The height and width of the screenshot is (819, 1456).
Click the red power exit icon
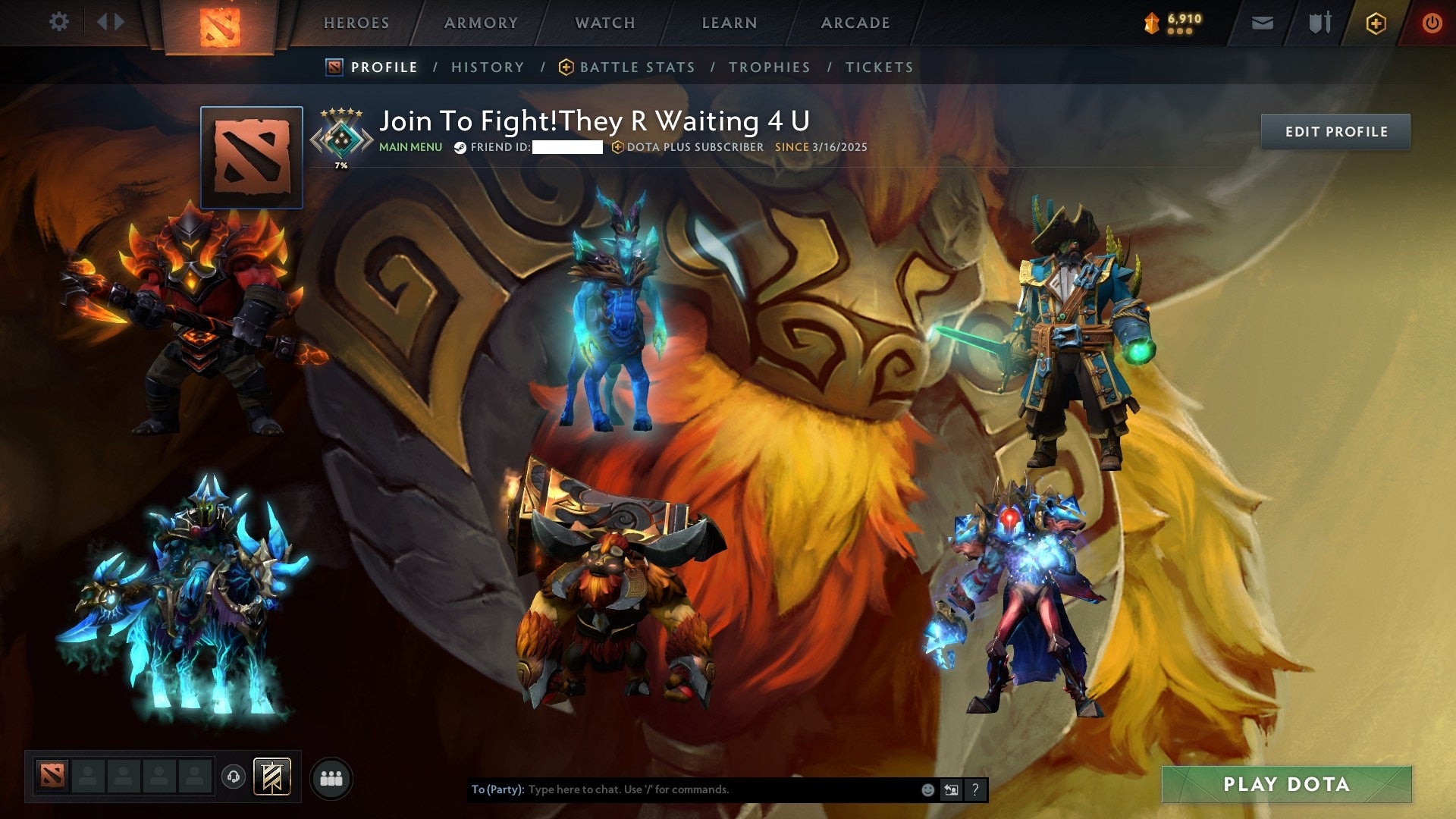[1432, 23]
